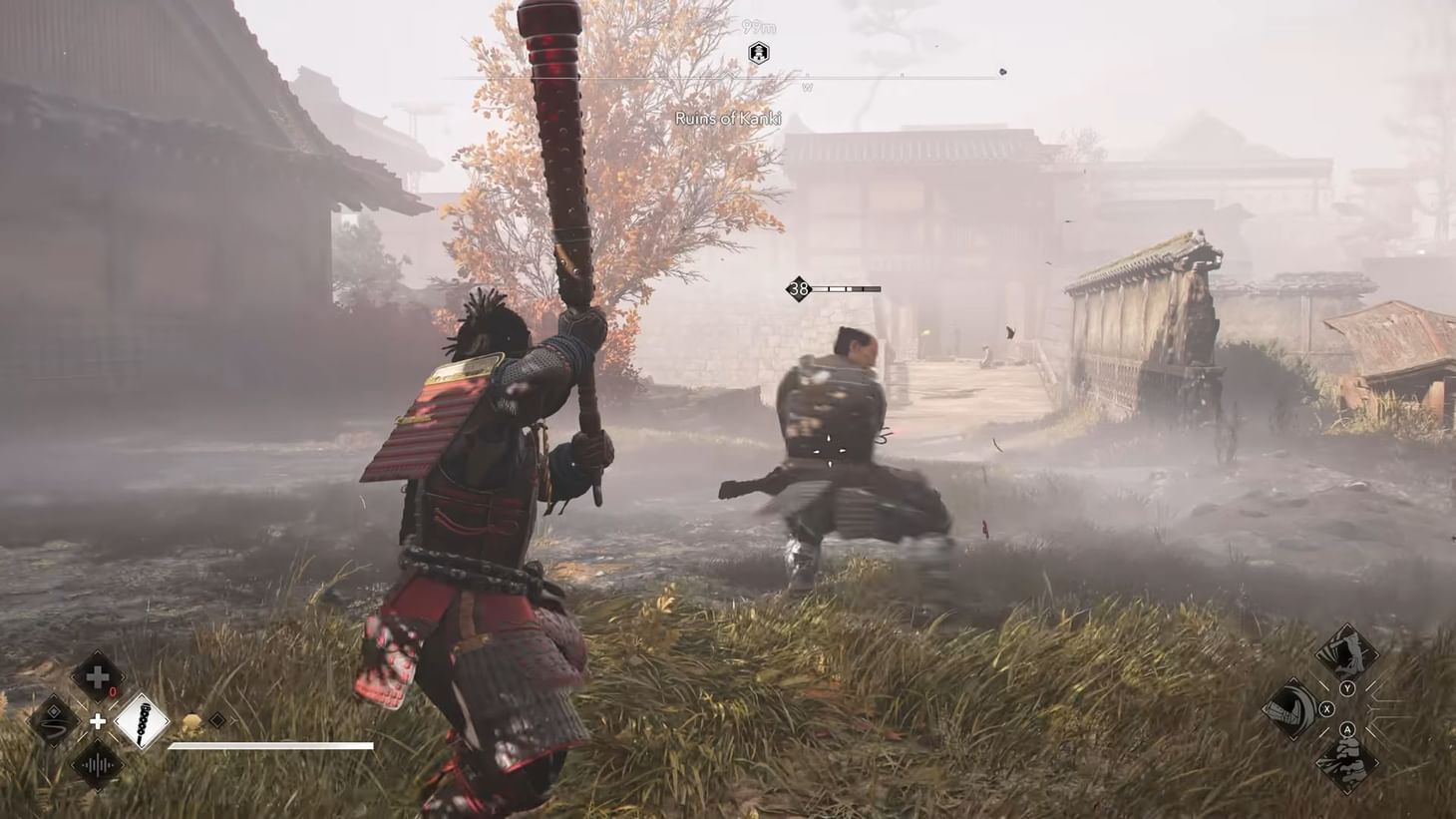Click the enemy kill counter showing 38
Screen dimensions: 1456x819
coord(798,289)
